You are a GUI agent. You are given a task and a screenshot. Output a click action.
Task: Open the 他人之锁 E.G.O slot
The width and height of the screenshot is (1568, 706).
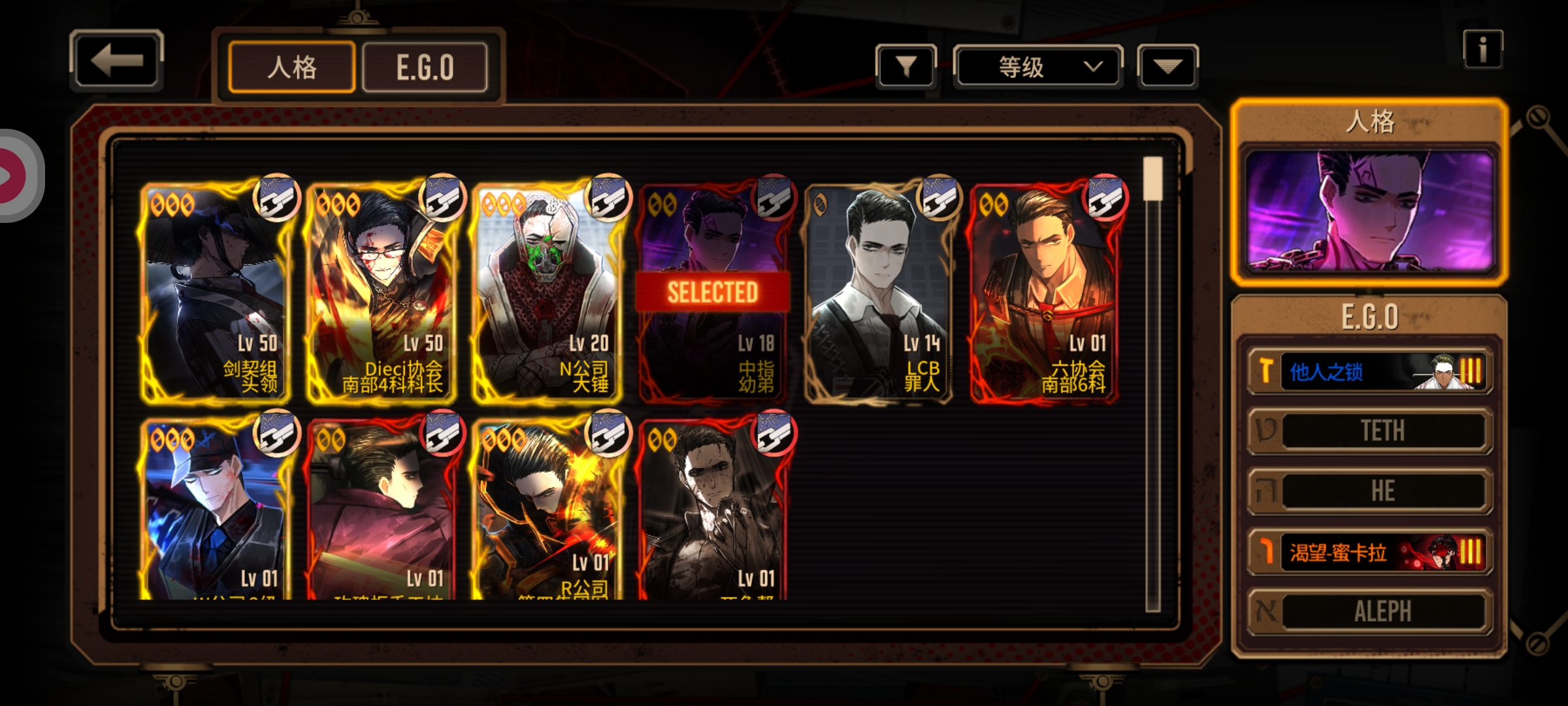(1370, 372)
